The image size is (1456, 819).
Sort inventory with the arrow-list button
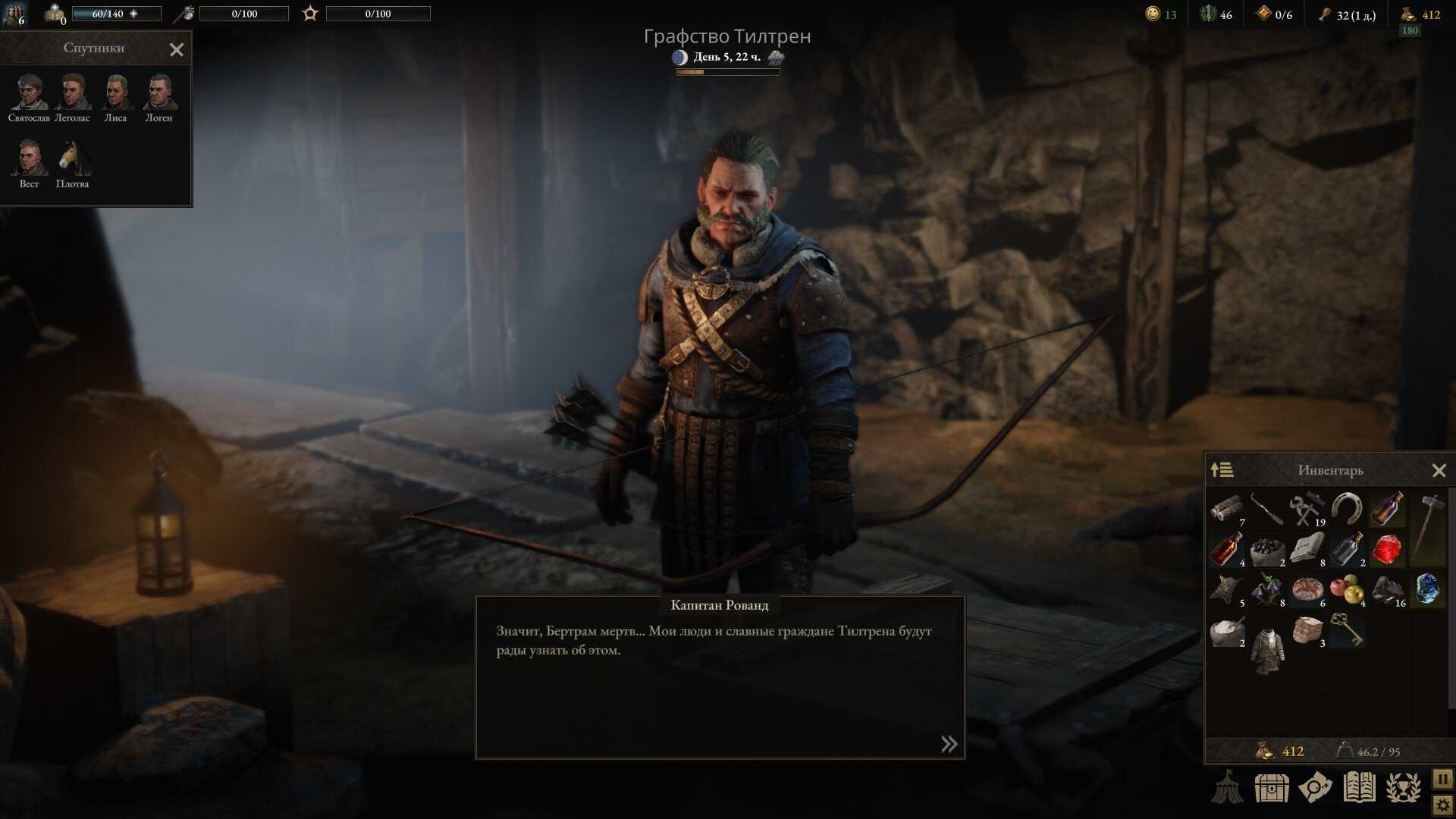coord(1222,470)
